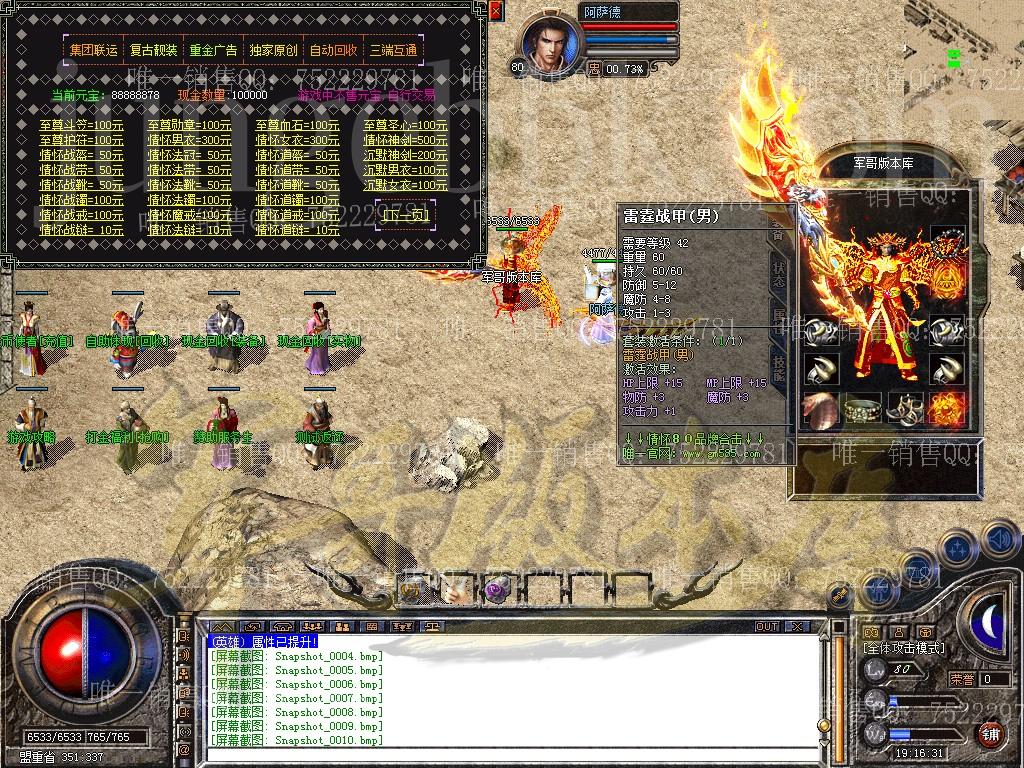Open the 铺 shop button
Screen dimensions: 1024x768
(990, 733)
